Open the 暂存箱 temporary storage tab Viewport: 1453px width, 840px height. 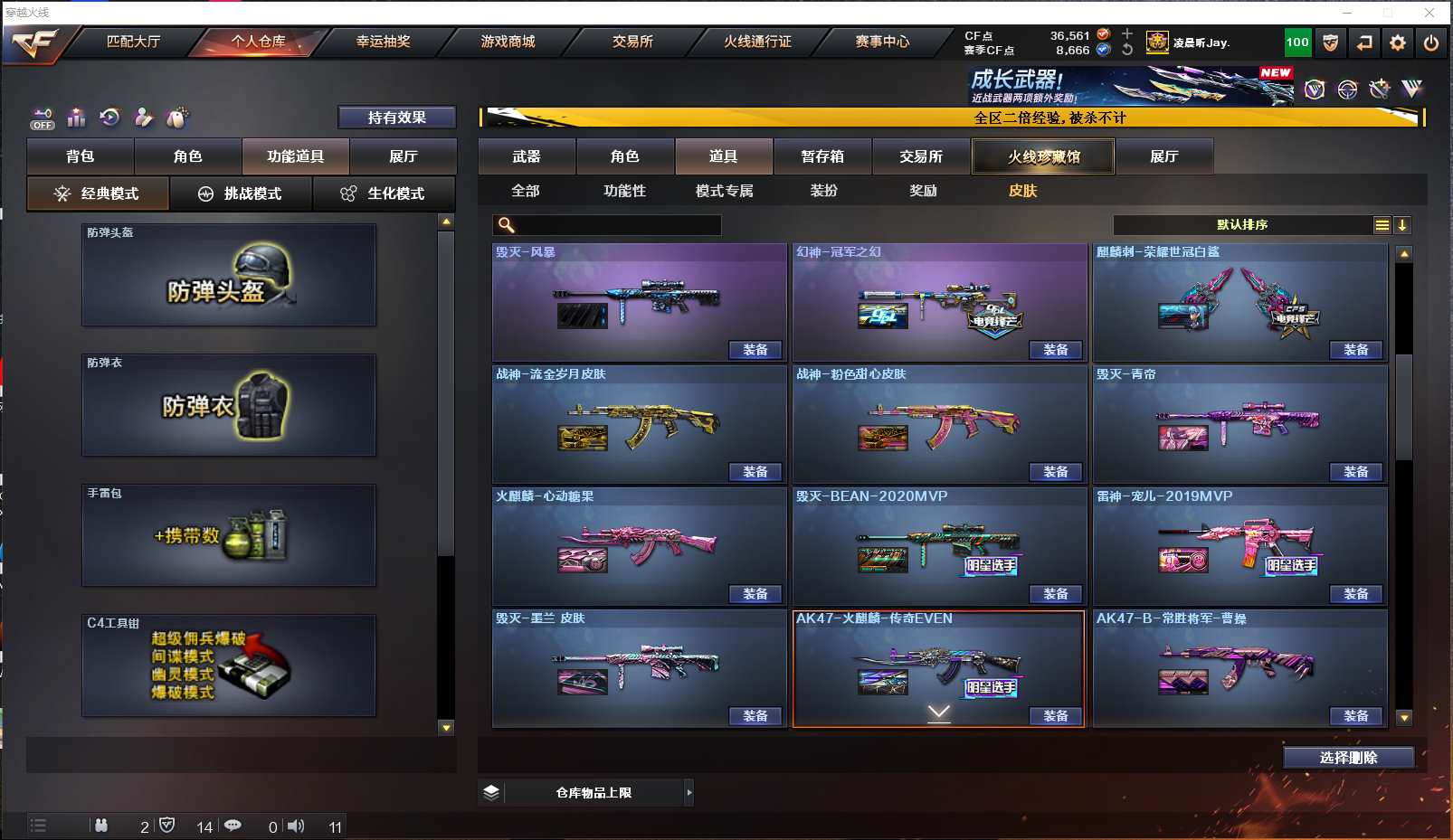tap(822, 156)
